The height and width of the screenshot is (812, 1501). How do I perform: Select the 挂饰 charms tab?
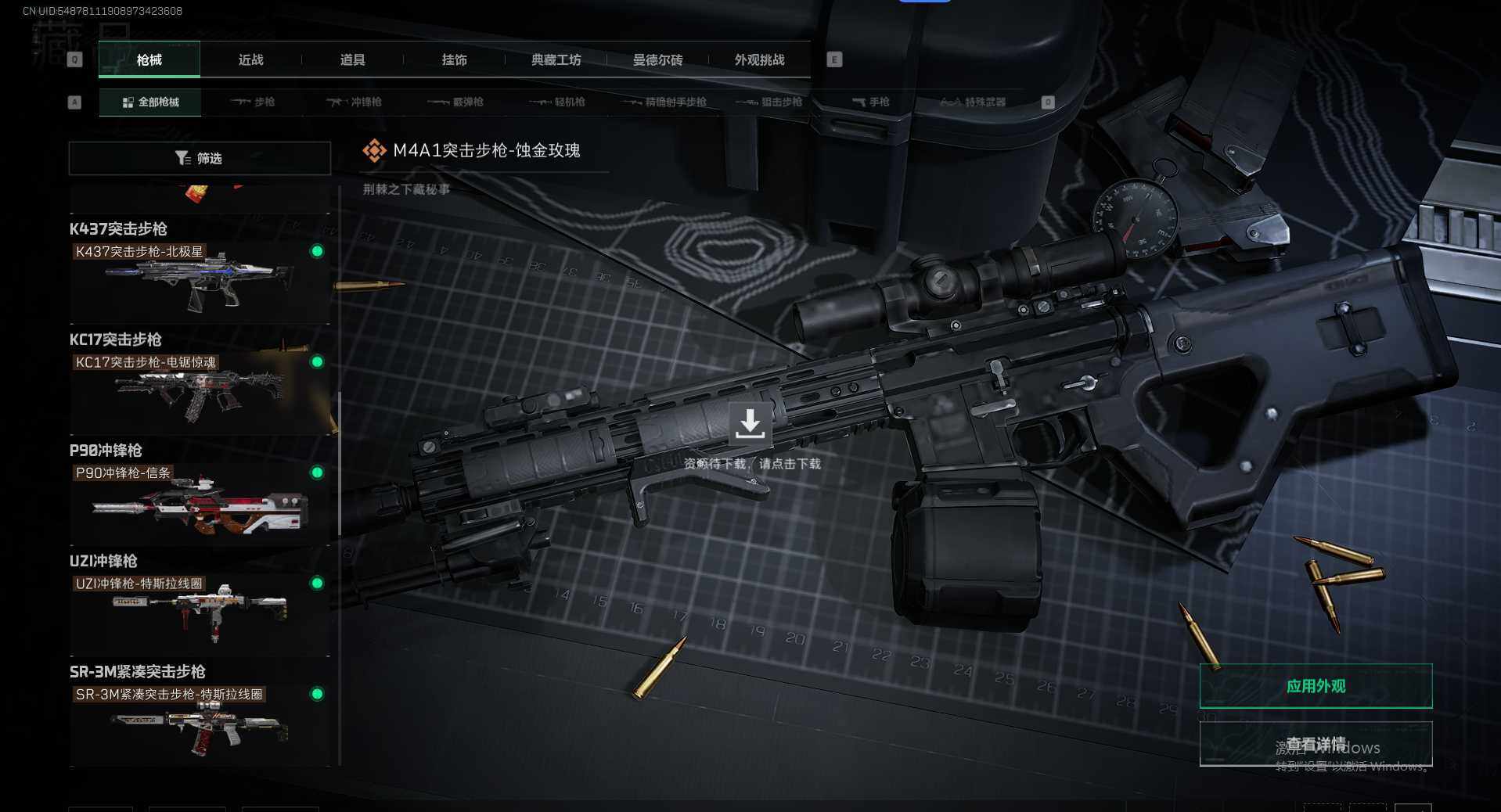454,60
